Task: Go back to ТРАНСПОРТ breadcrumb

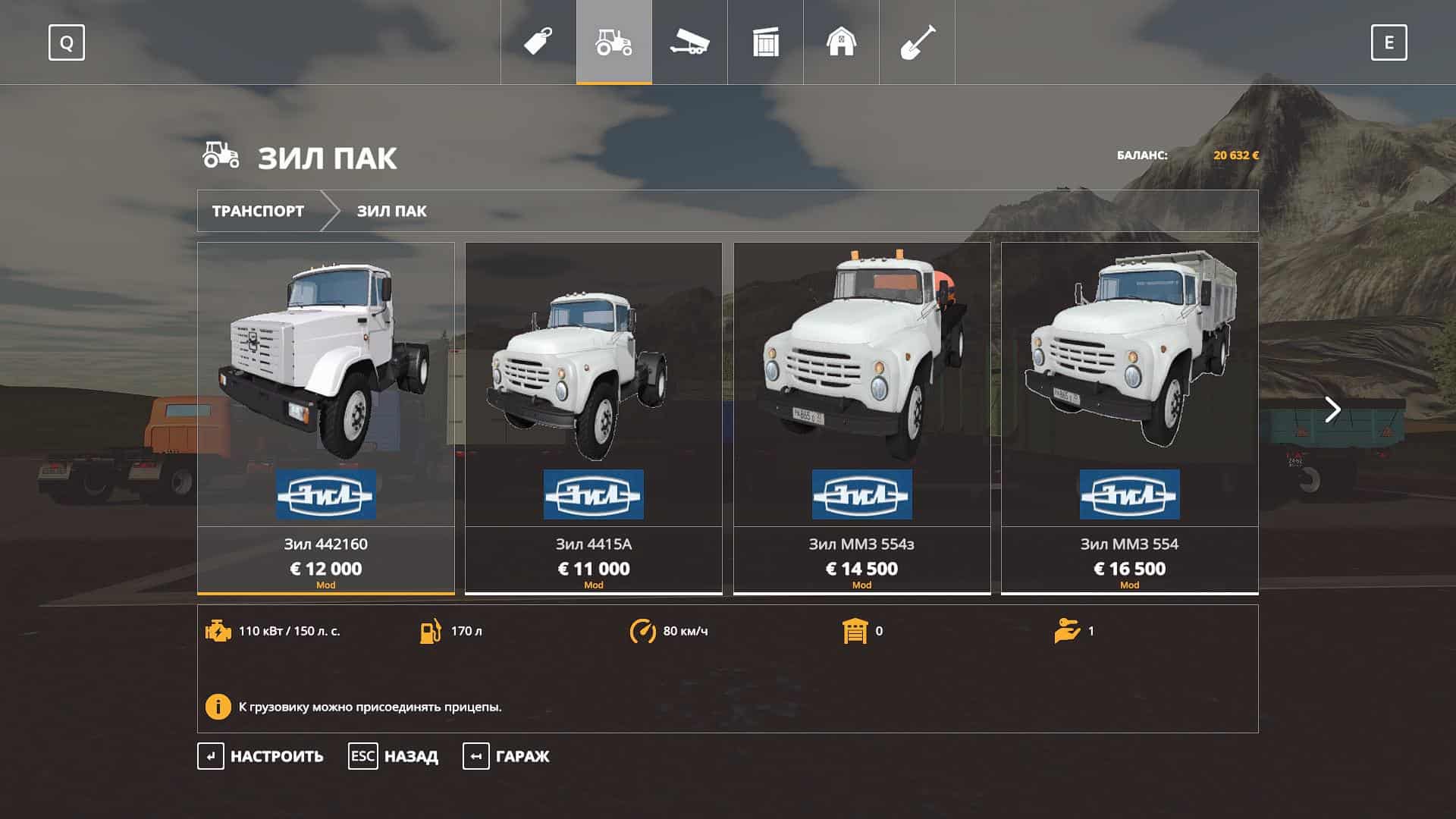Action: point(258,211)
